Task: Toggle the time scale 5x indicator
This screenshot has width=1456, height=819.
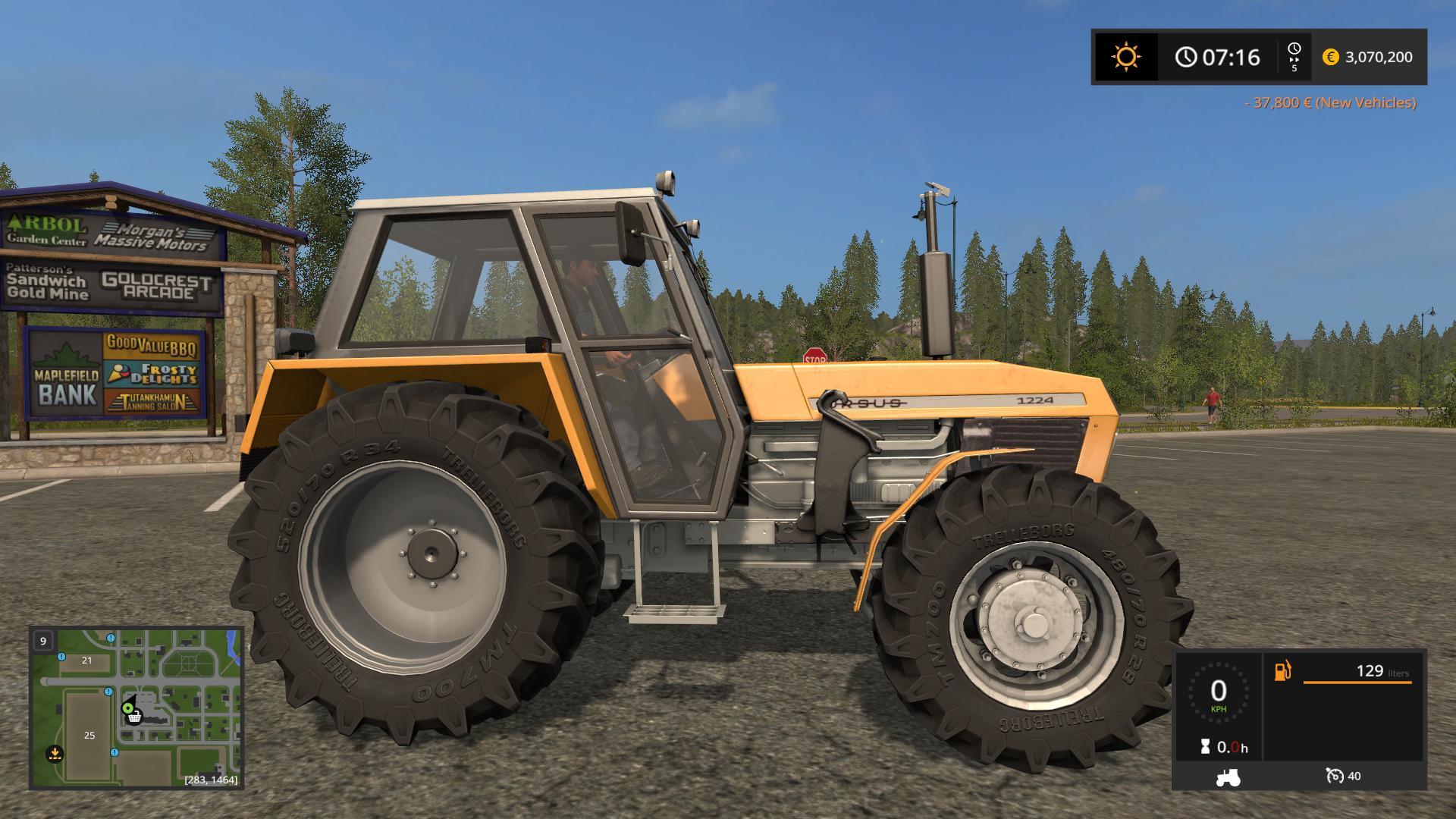Action: (x=1295, y=57)
